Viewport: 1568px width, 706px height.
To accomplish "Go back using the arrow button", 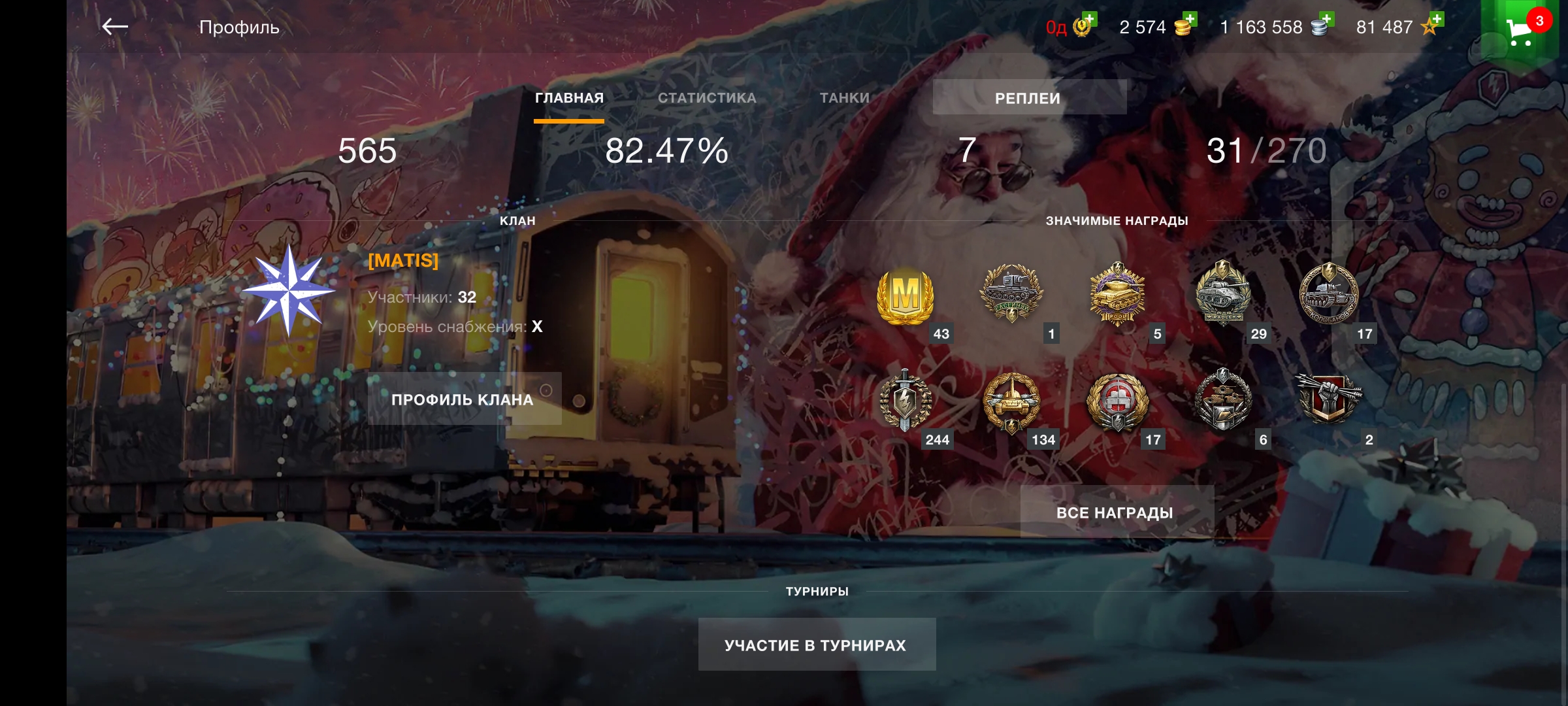I will 115,27.
